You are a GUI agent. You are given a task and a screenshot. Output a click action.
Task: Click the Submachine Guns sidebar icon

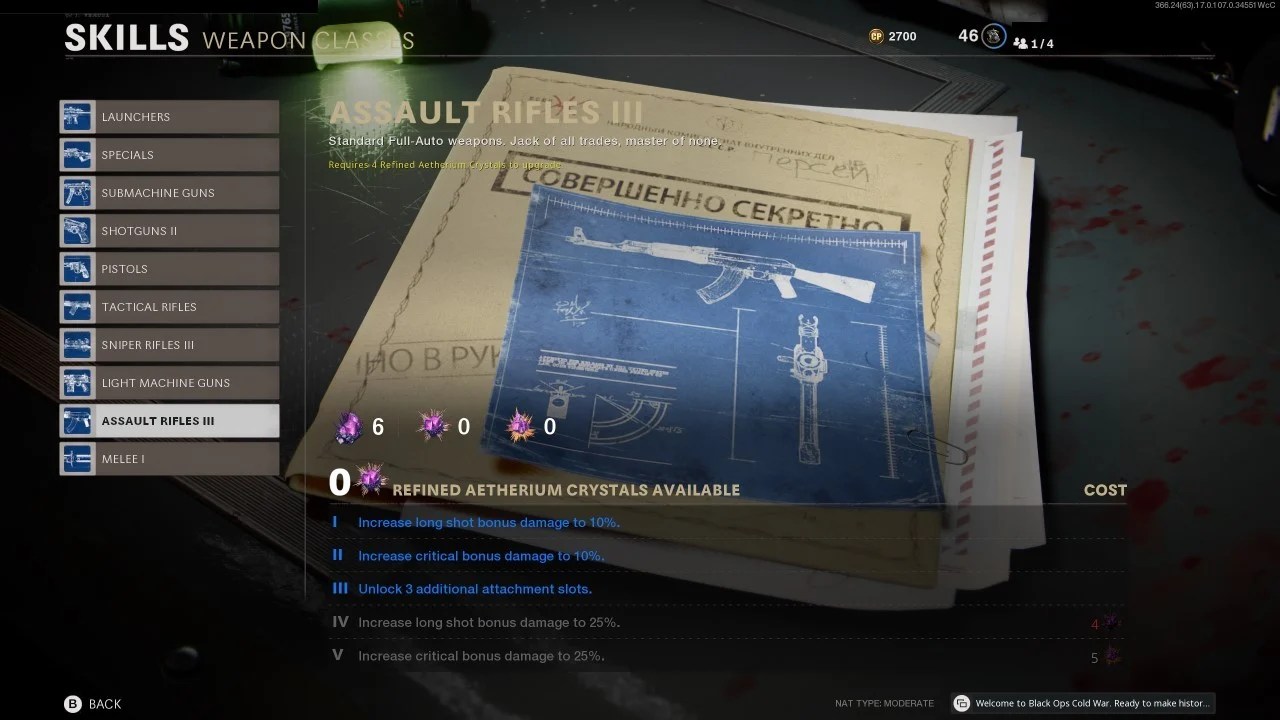pos(76,193)
